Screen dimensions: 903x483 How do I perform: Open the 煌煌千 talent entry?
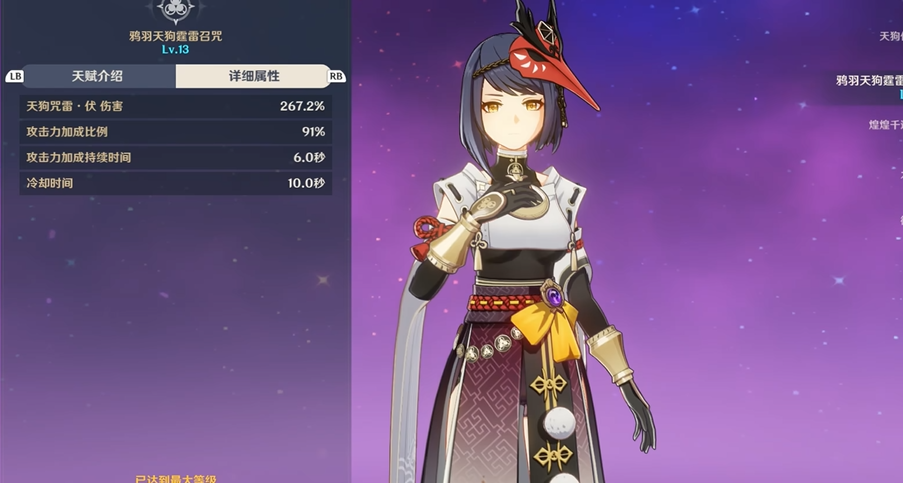(x=884, y=125)
